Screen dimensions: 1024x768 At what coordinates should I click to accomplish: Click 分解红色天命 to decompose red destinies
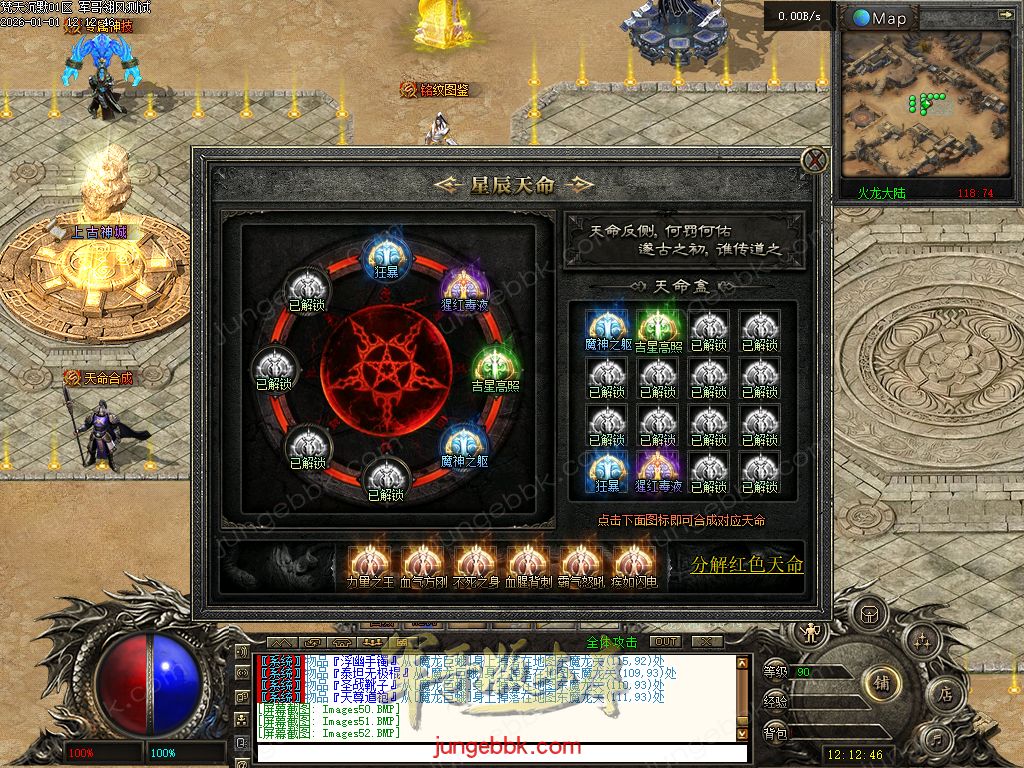point(747,565)
